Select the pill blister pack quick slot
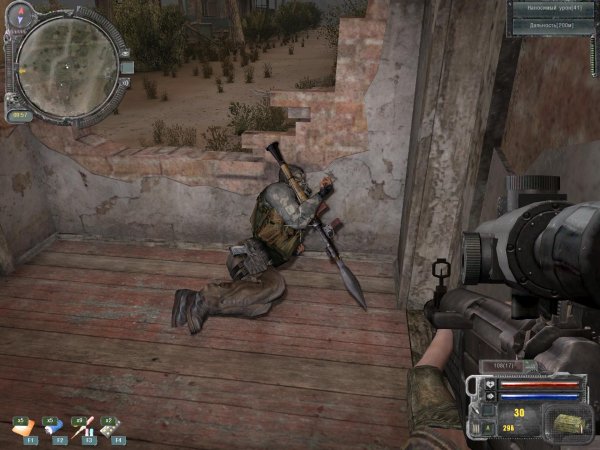The width and height of the screenshot is (600, 450). pos(111,428)
